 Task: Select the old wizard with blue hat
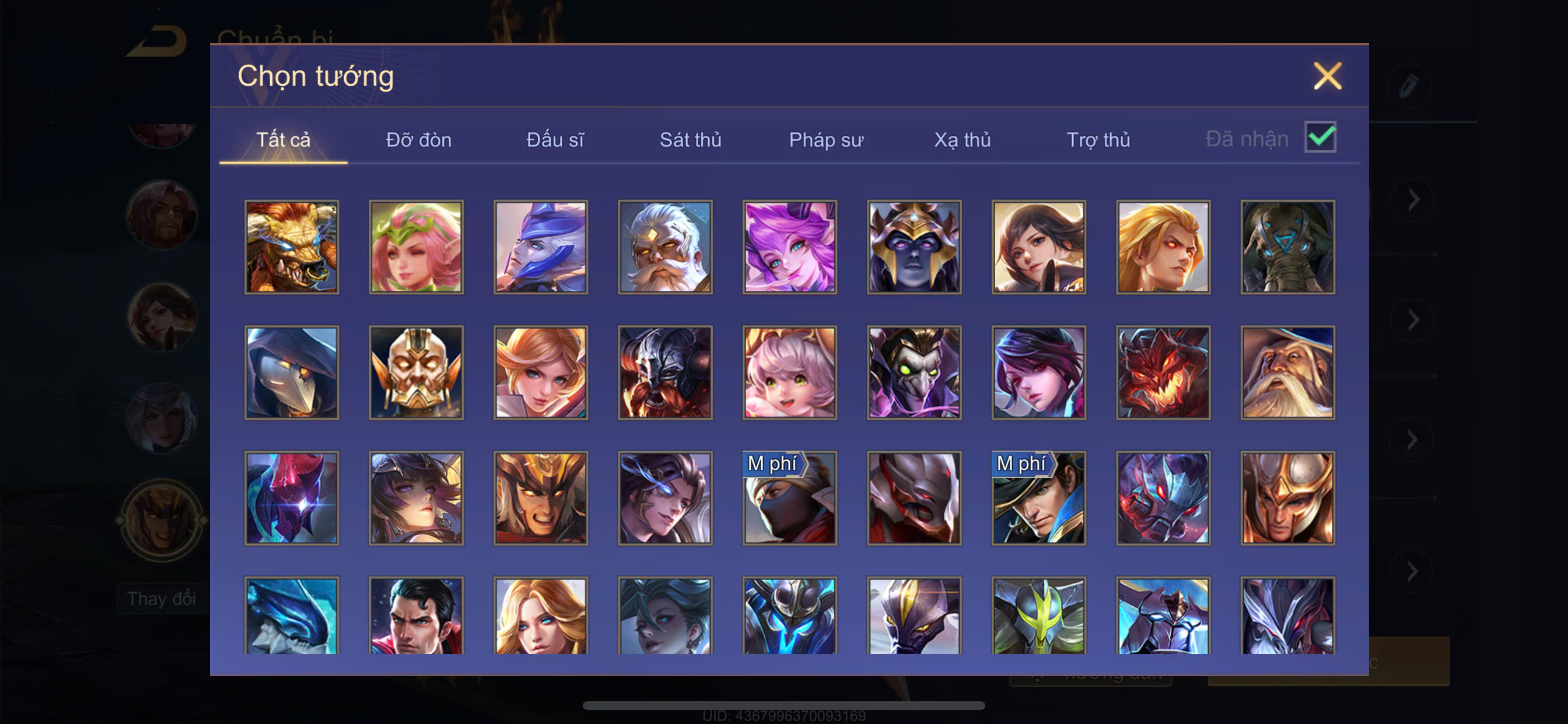click(x=1287, y=372)
